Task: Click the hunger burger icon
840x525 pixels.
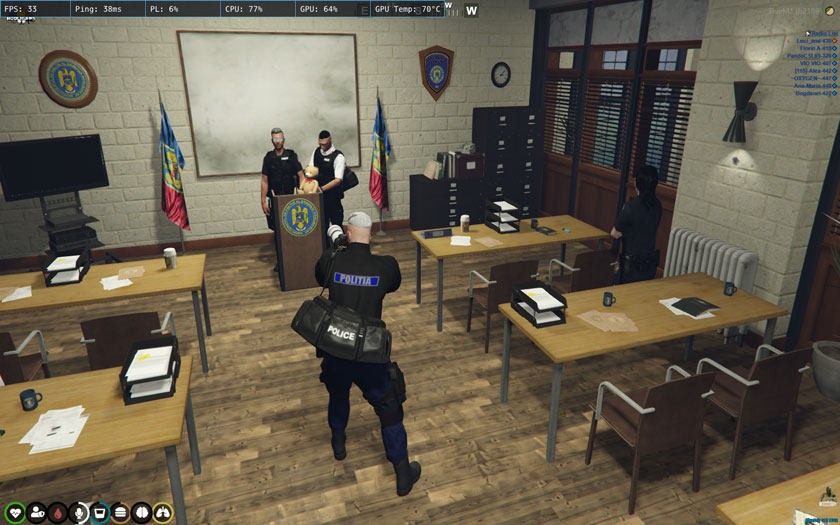Action: click(121, 513)
